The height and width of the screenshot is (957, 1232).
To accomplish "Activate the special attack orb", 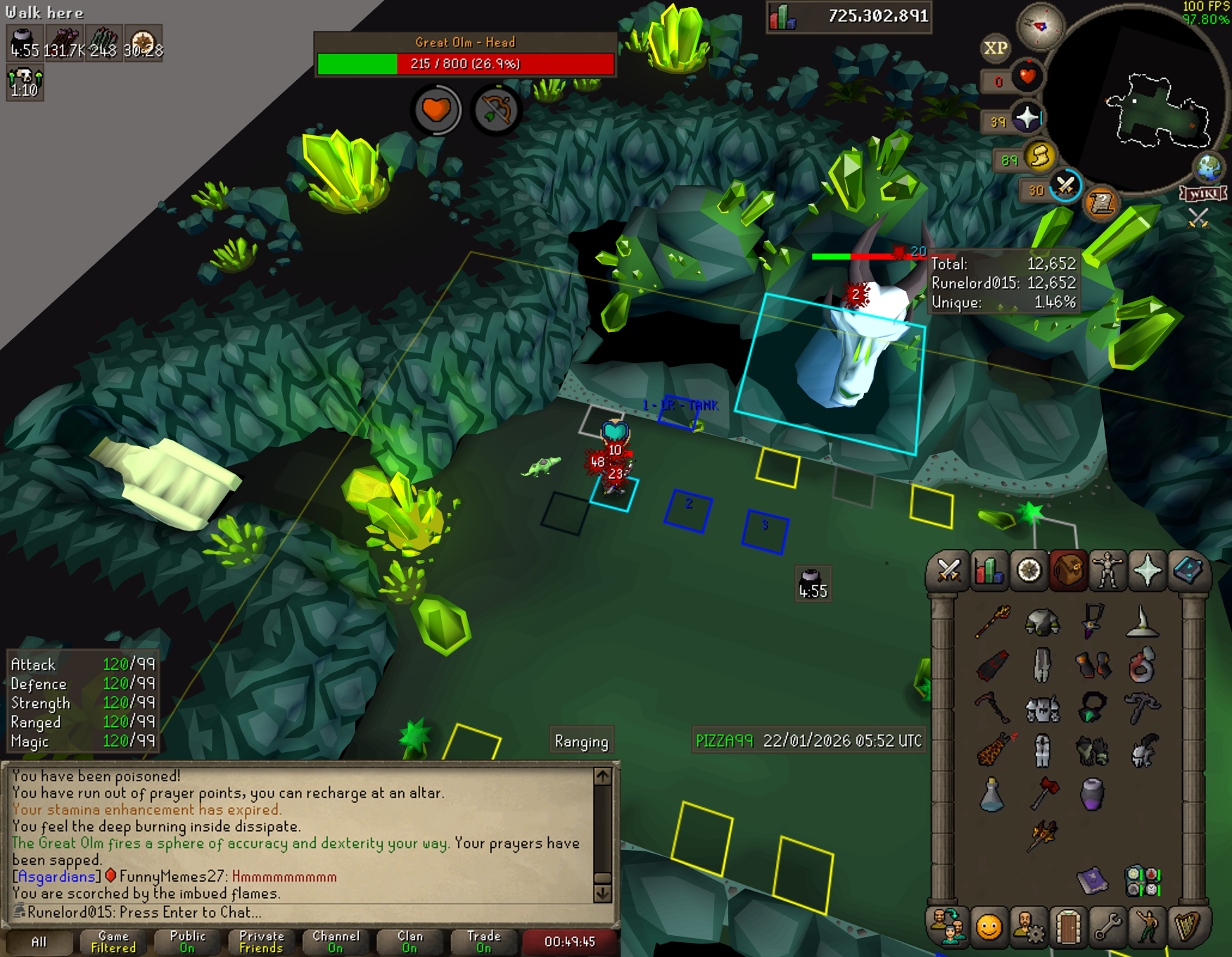I will (x=1065, y=186).
